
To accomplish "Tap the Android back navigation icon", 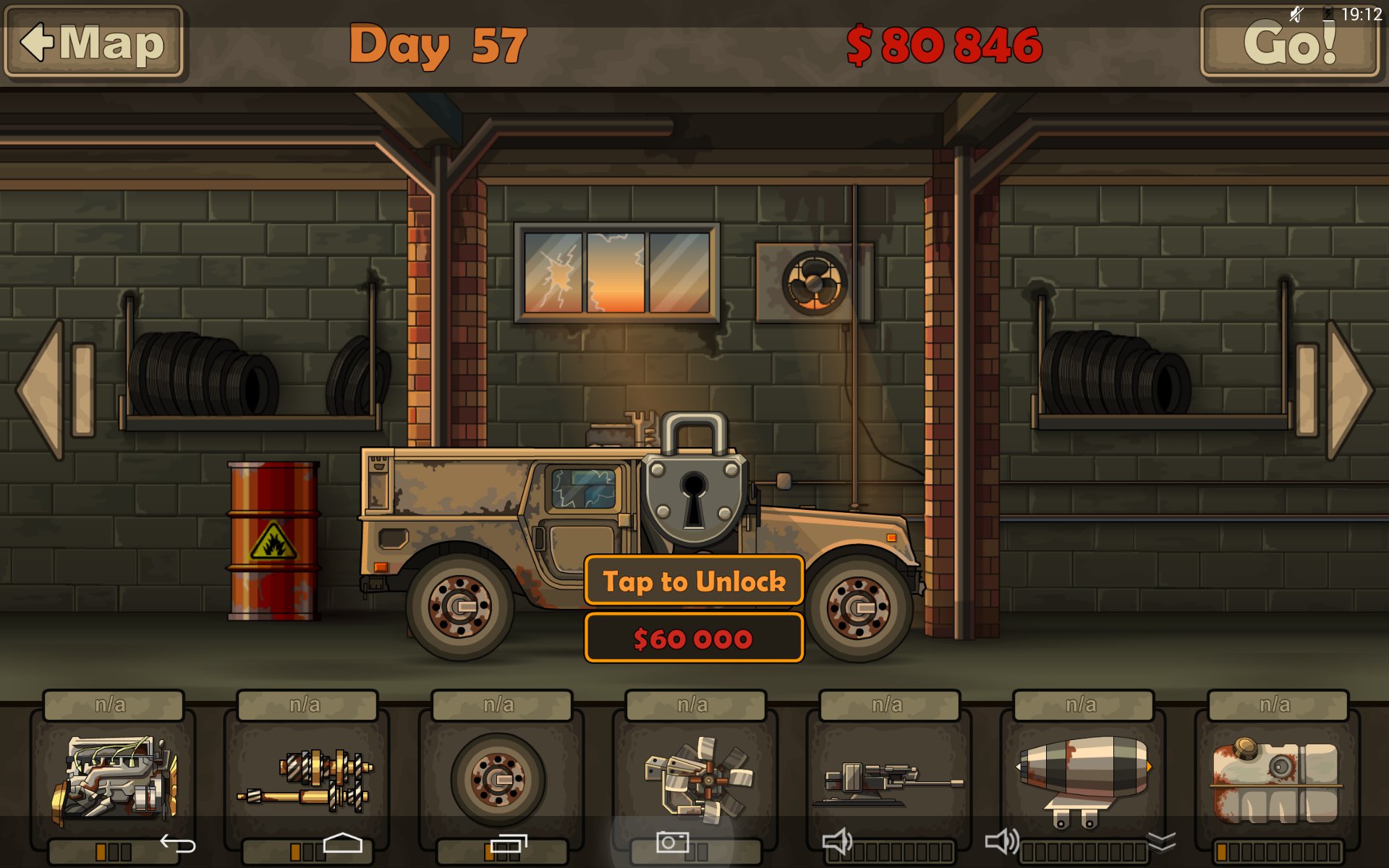I will tap(178, 843).
